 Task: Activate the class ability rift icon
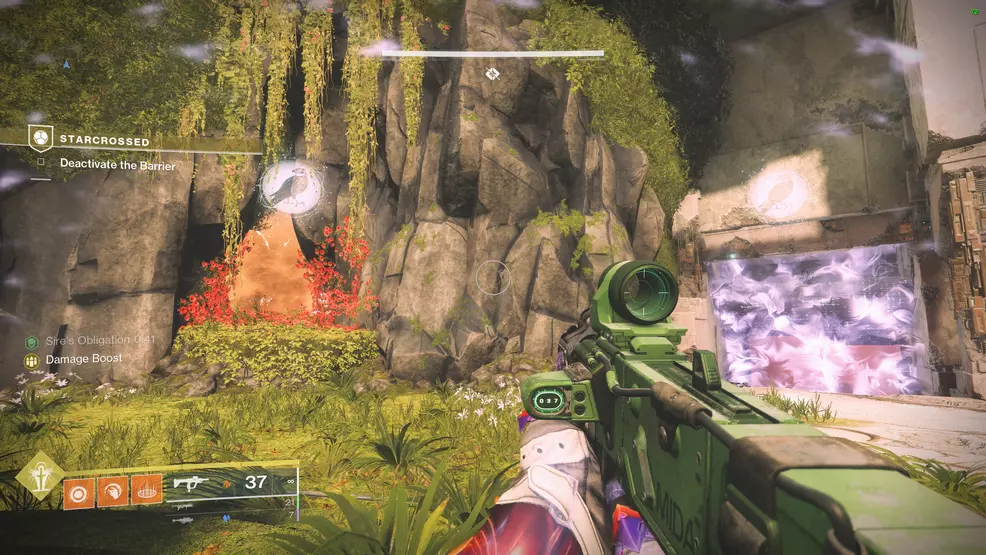tap(146, 491)
